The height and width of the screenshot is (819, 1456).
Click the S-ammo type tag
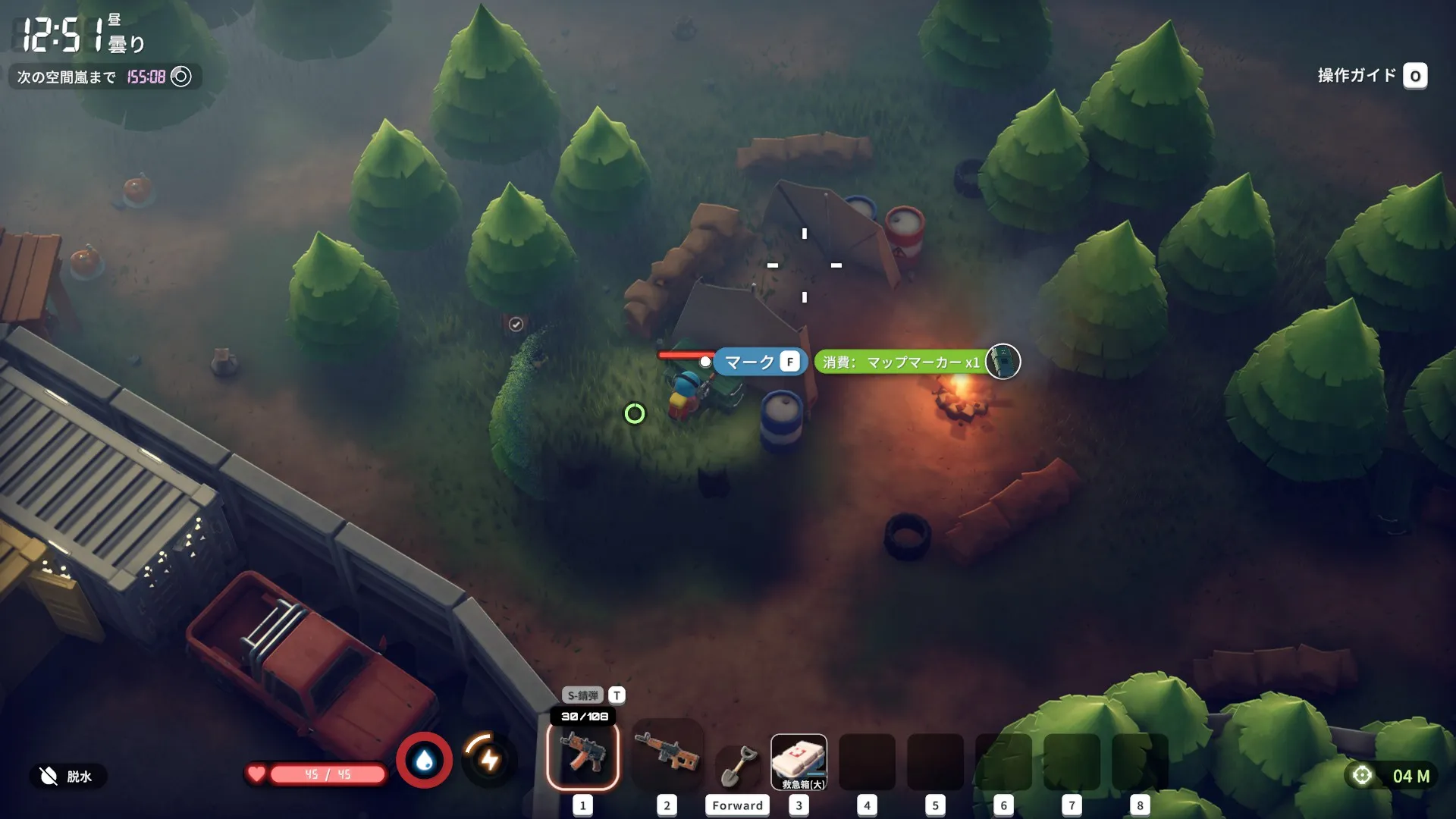pos(582,695)
